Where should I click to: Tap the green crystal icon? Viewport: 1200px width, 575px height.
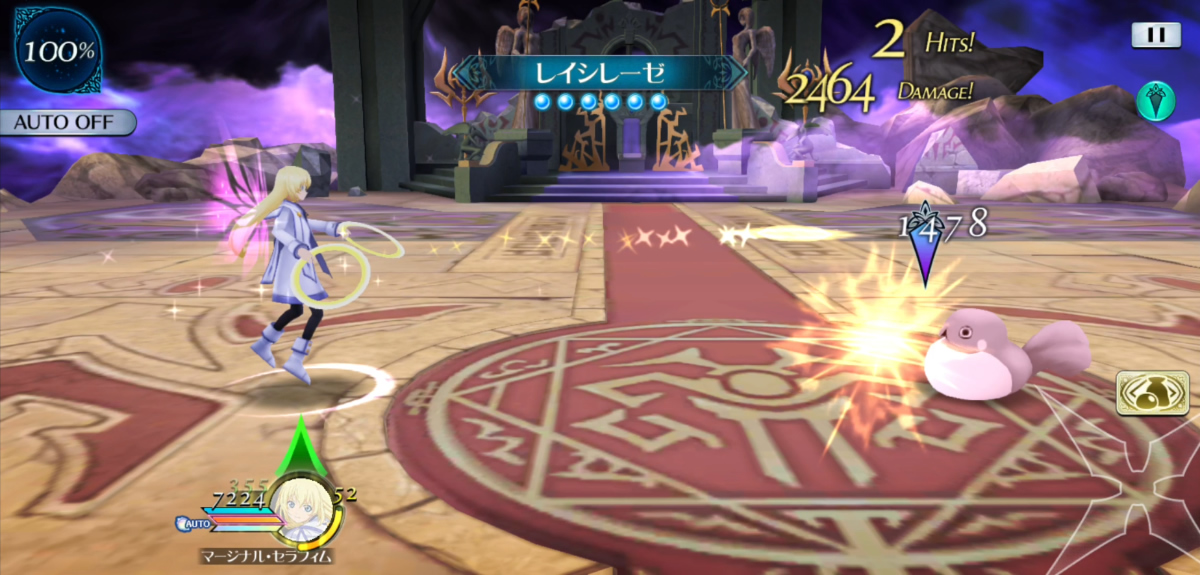tap(1155, 100)
